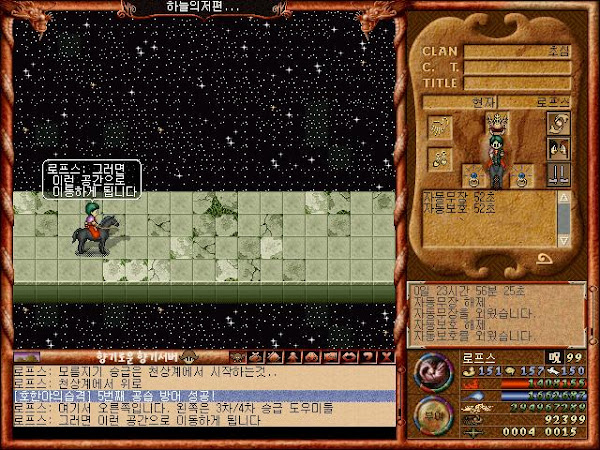Click the scorpion equipment slot

pos(439,127)
